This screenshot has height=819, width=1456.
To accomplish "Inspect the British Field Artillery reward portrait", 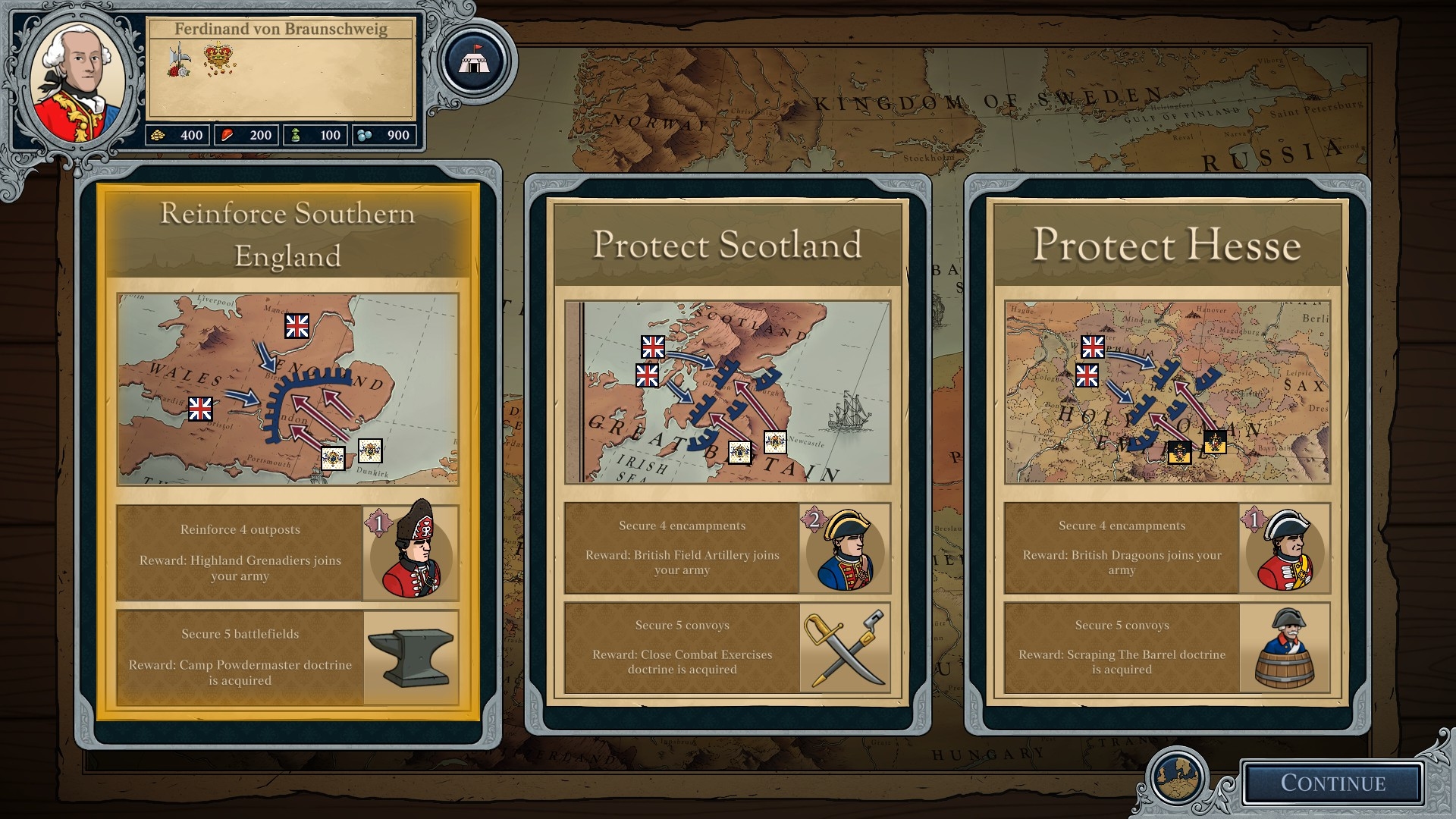I will click(844, 549).
